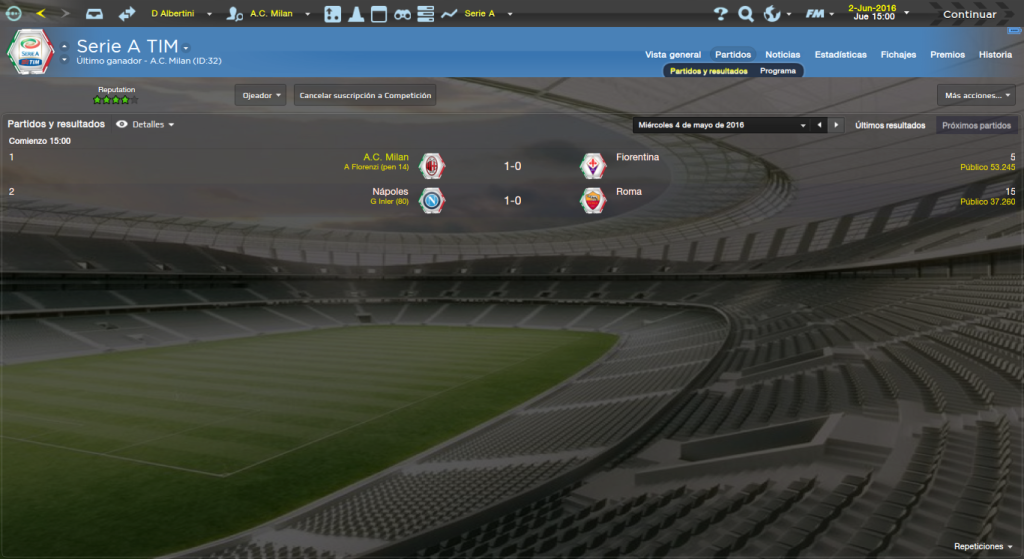Switch to the Noticias tab
Viewport: 1024px width, 559px height.
coord(782,55)
